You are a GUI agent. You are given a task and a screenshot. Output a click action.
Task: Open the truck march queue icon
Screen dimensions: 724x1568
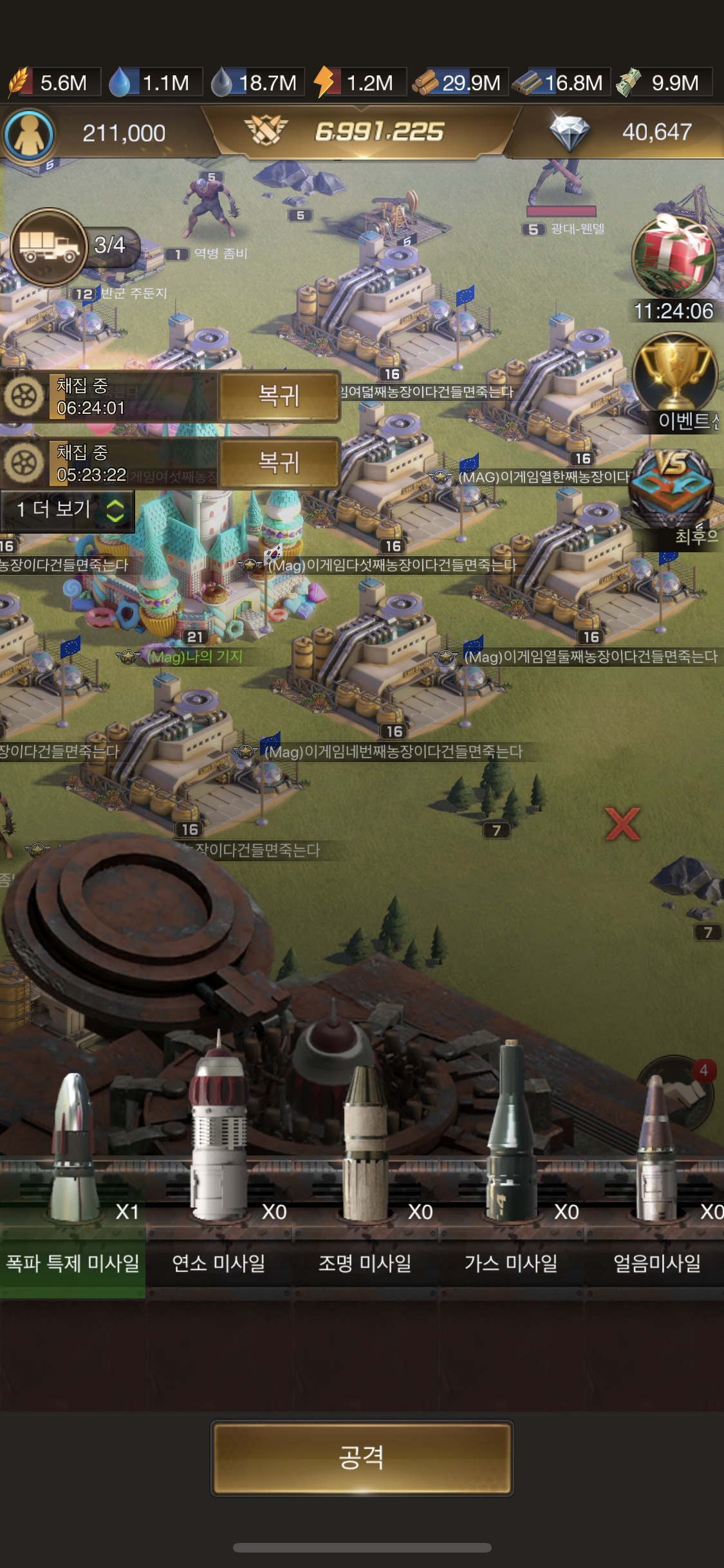coord(49,247)
